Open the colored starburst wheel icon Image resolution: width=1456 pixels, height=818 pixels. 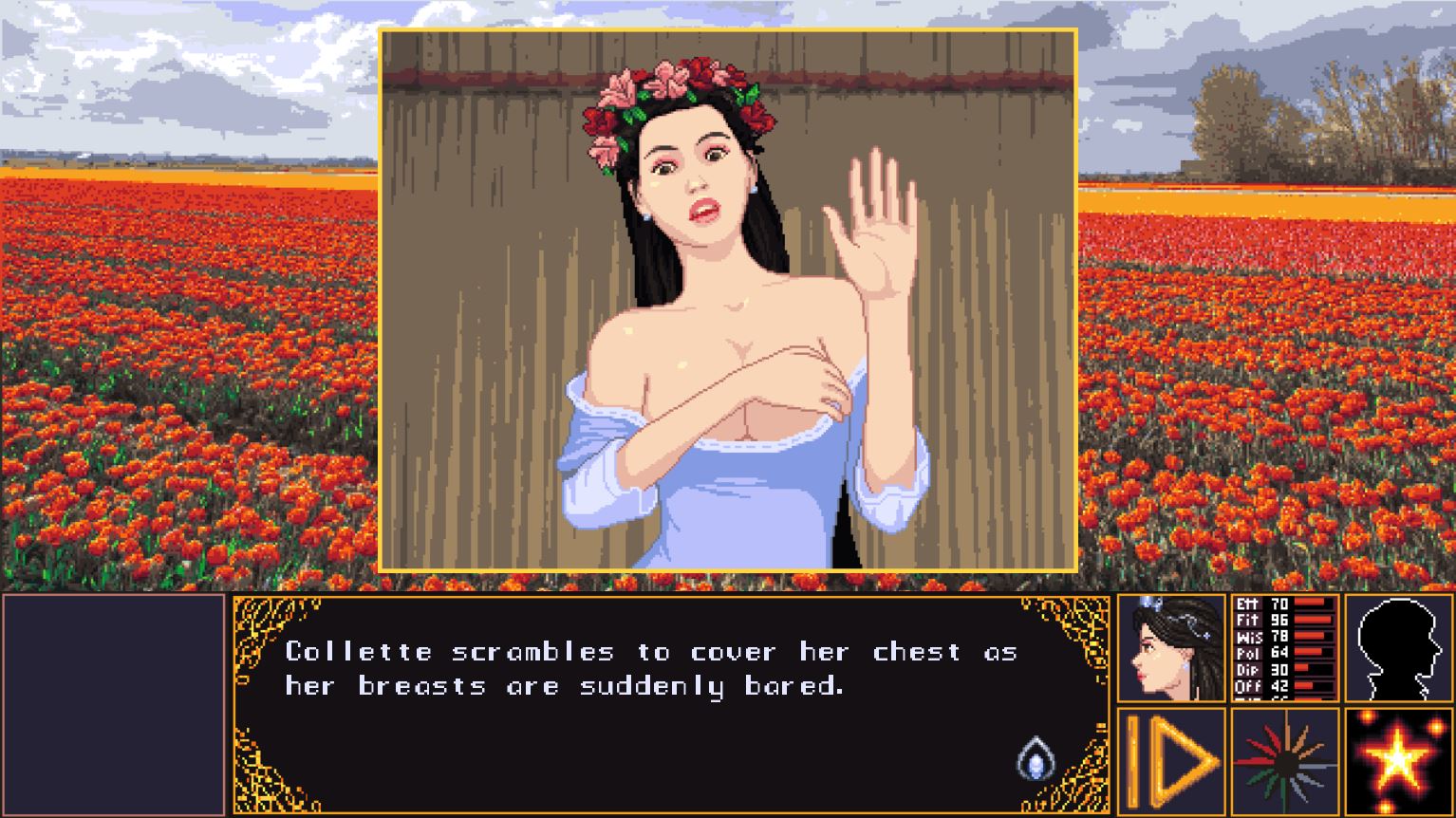(1284, 761)
